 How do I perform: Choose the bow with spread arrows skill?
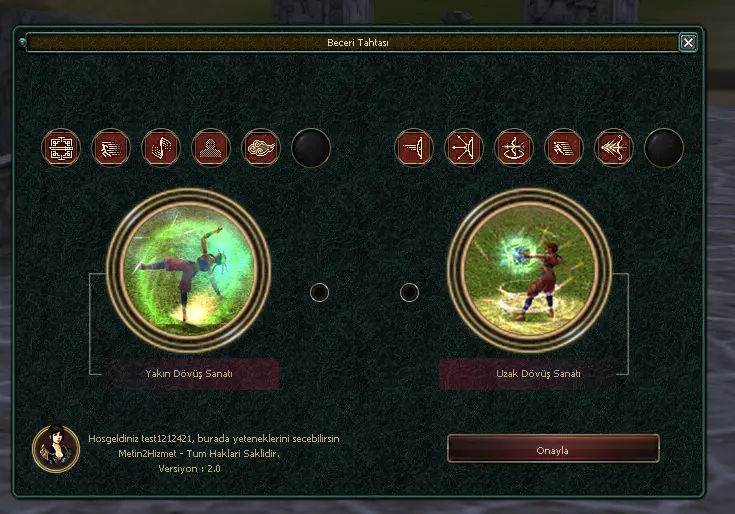point(464,148)
